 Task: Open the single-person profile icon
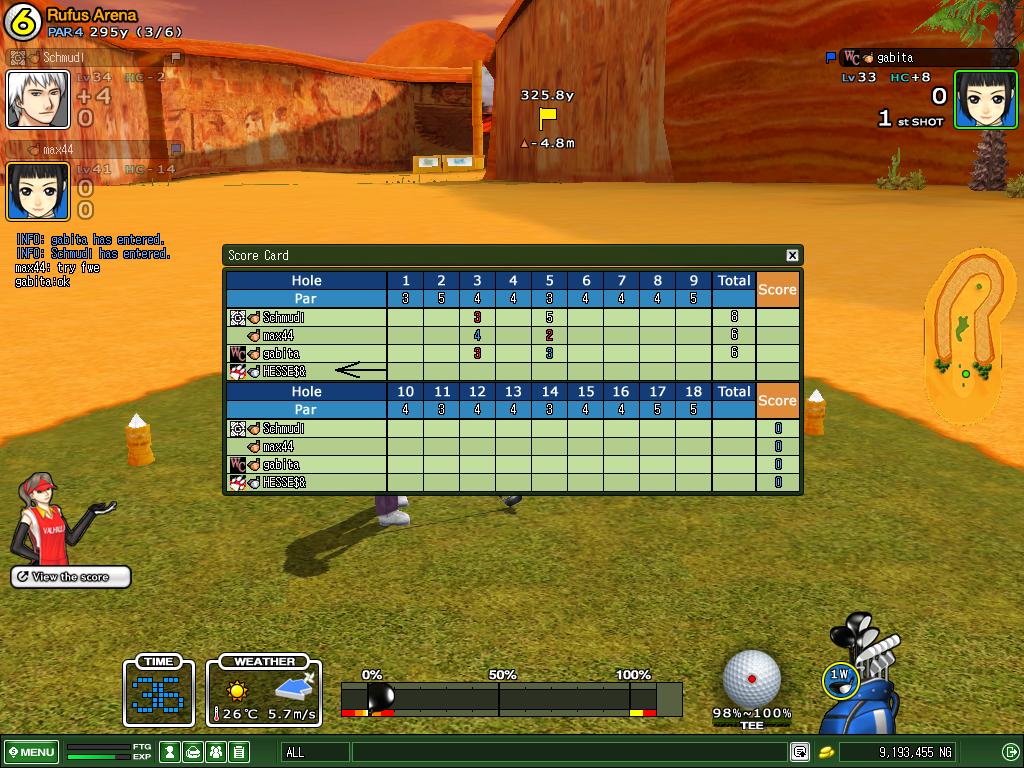tap(172, 752)
